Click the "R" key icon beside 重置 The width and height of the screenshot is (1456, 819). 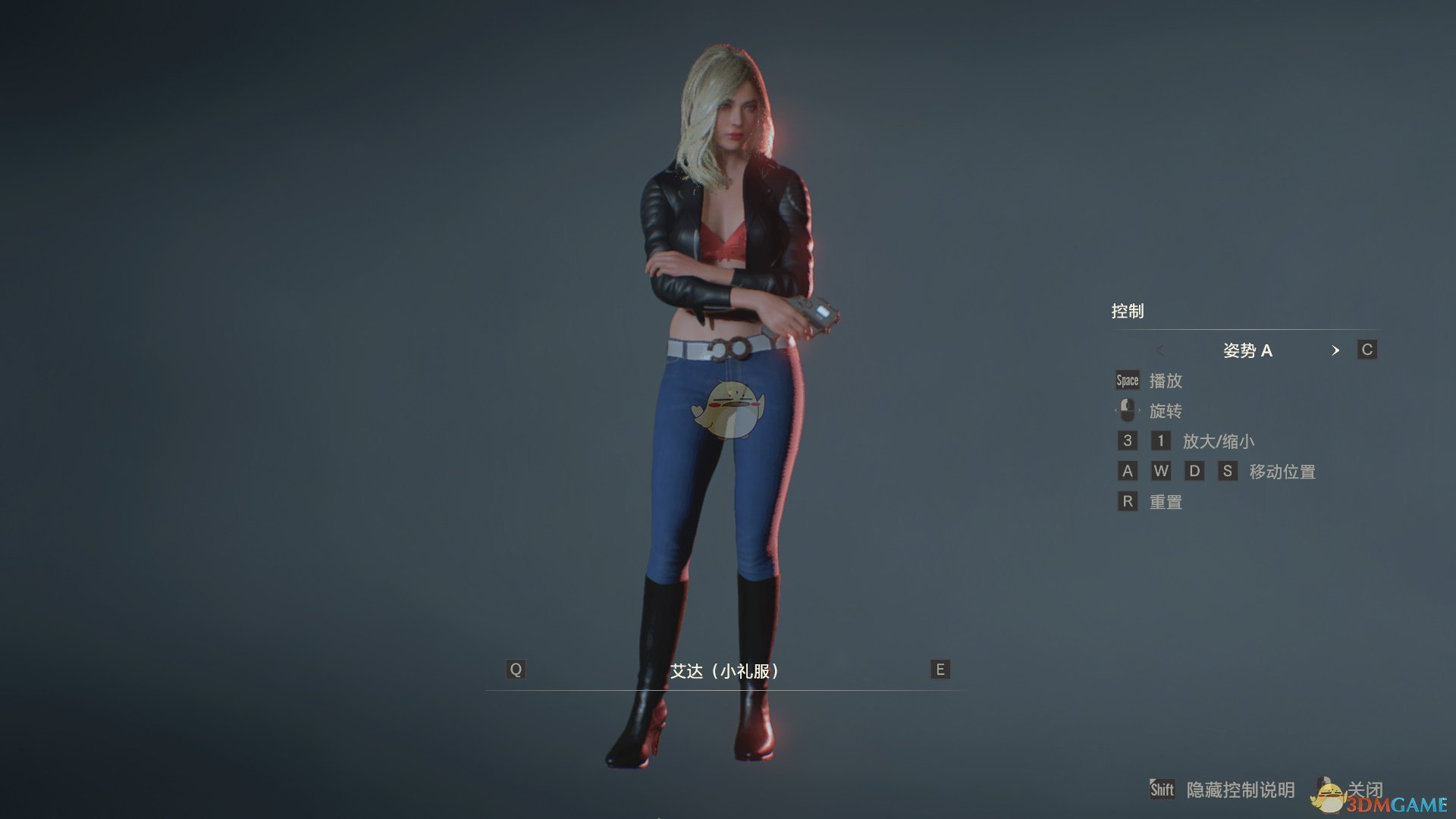tap(1127, 501)
